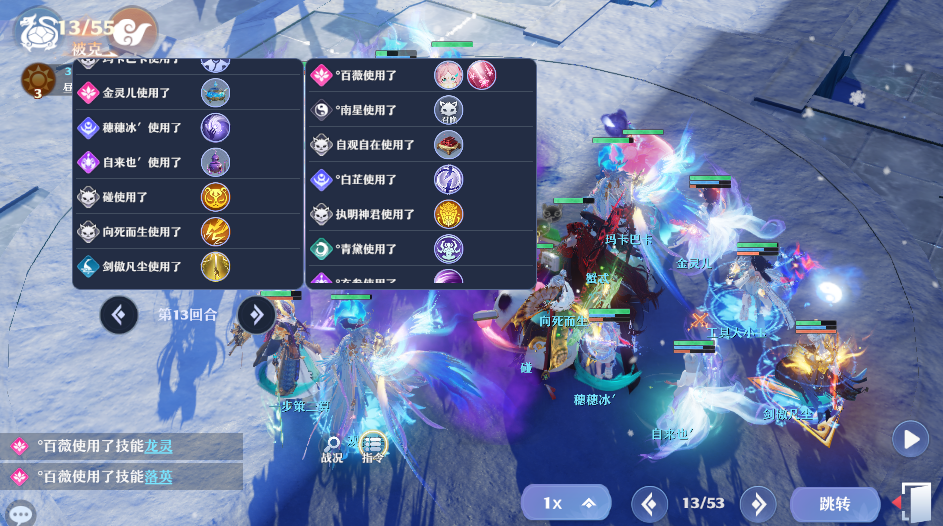Viewport: 943px width, 526px height.
Task: Follow the 落英 skill link in log
Action: pos(159,477)
